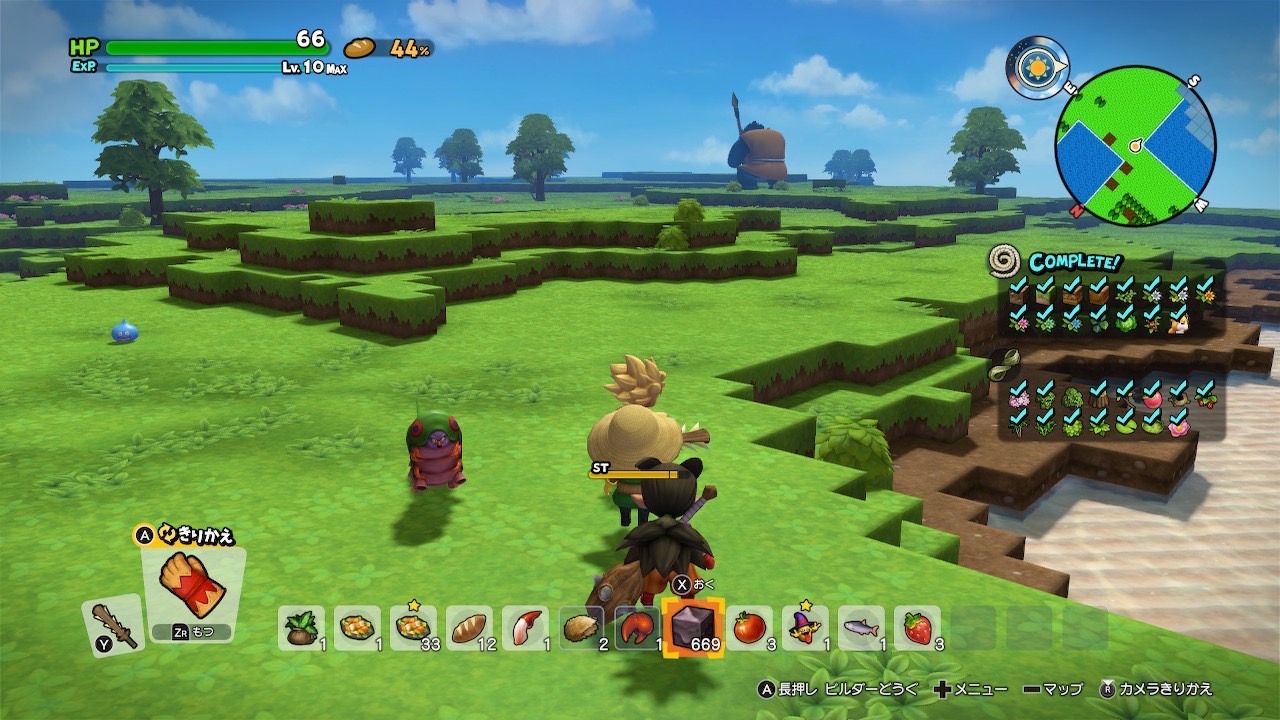Click the bread hunger gauge icon
Viewport: 1280px width, 720px height.
[360, 48]
